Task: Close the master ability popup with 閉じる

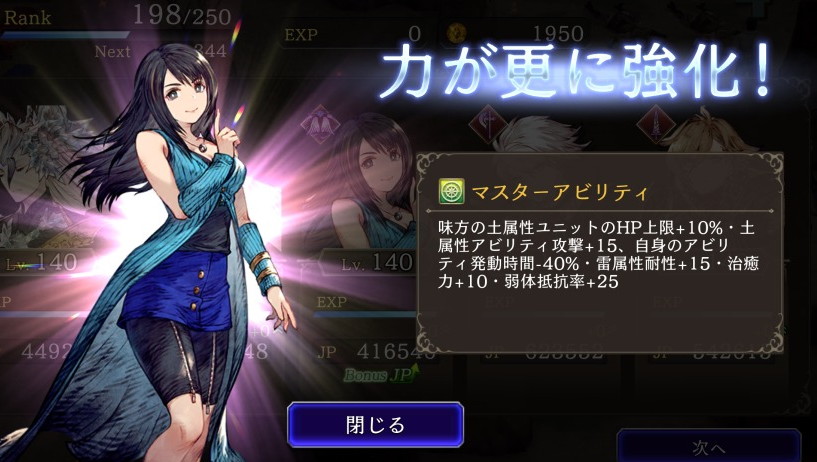Action: click(375, 424)
